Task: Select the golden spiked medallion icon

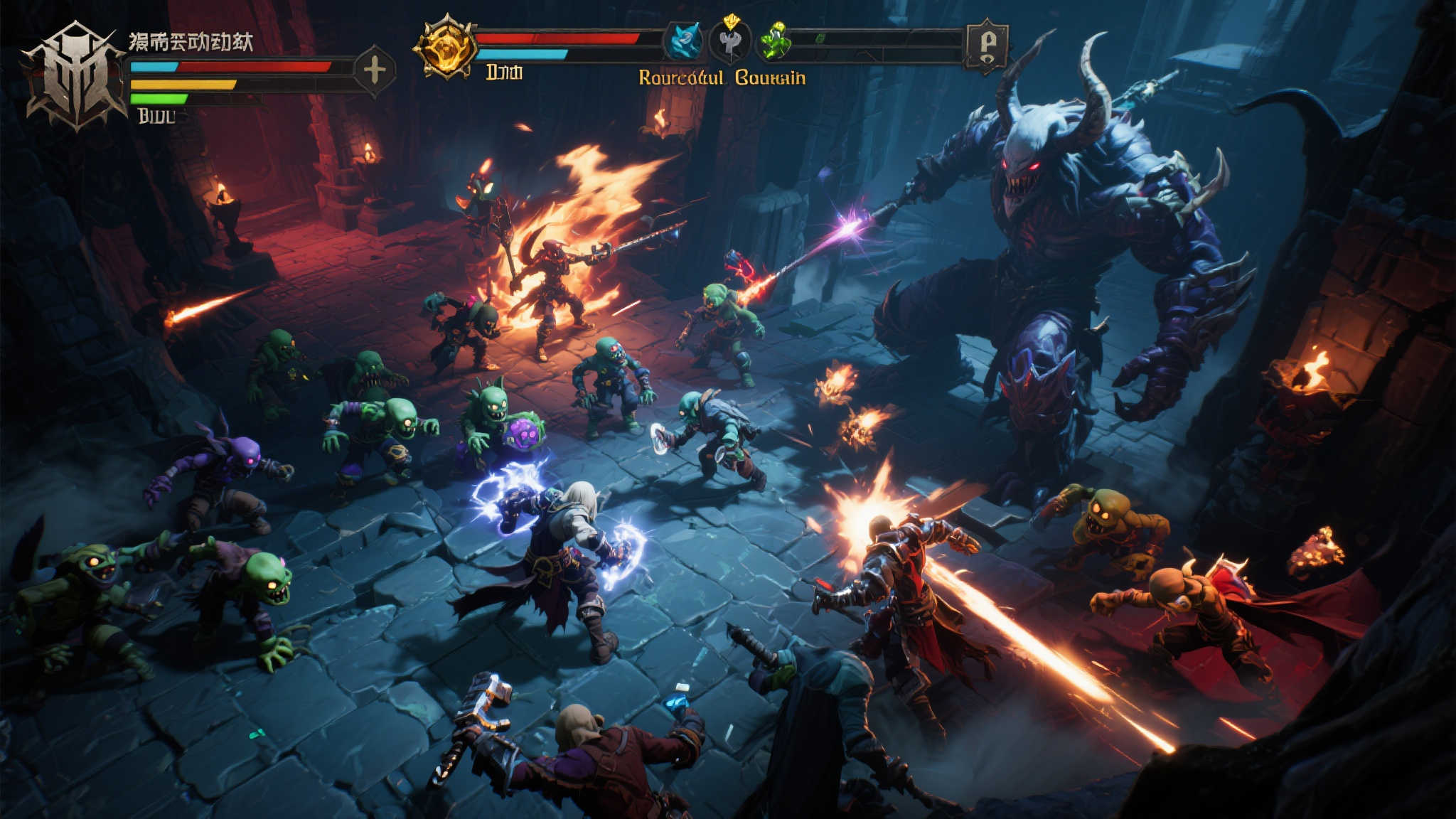Action: (x=446, y=47)
